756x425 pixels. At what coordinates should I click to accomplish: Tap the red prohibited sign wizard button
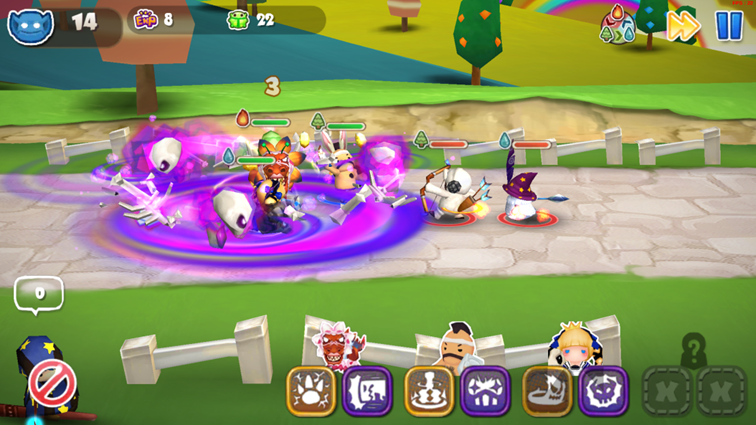click(x=50, y=382)
